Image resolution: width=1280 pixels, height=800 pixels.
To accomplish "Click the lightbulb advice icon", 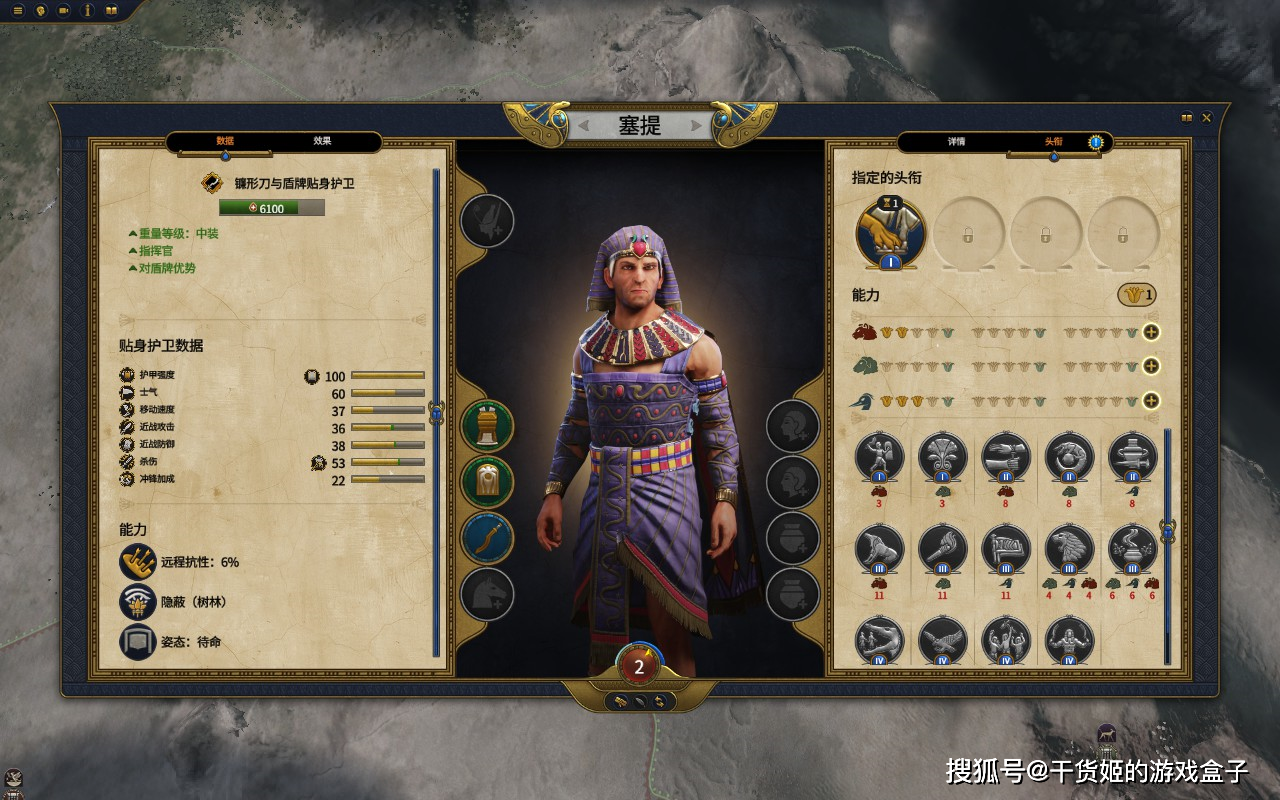I will (41, 11).
